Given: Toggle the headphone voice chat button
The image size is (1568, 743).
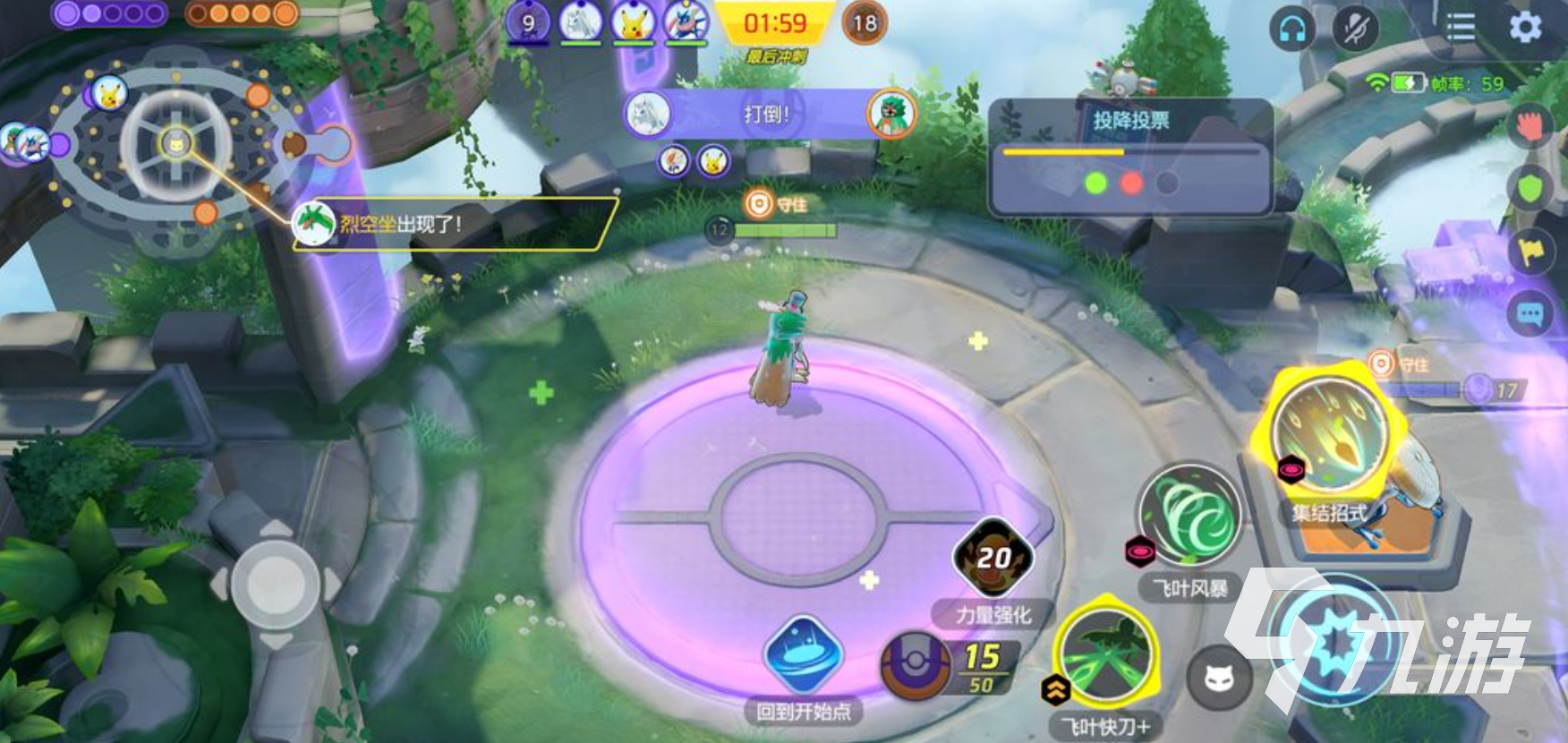Looking at the screenshot, I should click(1292, 30).
